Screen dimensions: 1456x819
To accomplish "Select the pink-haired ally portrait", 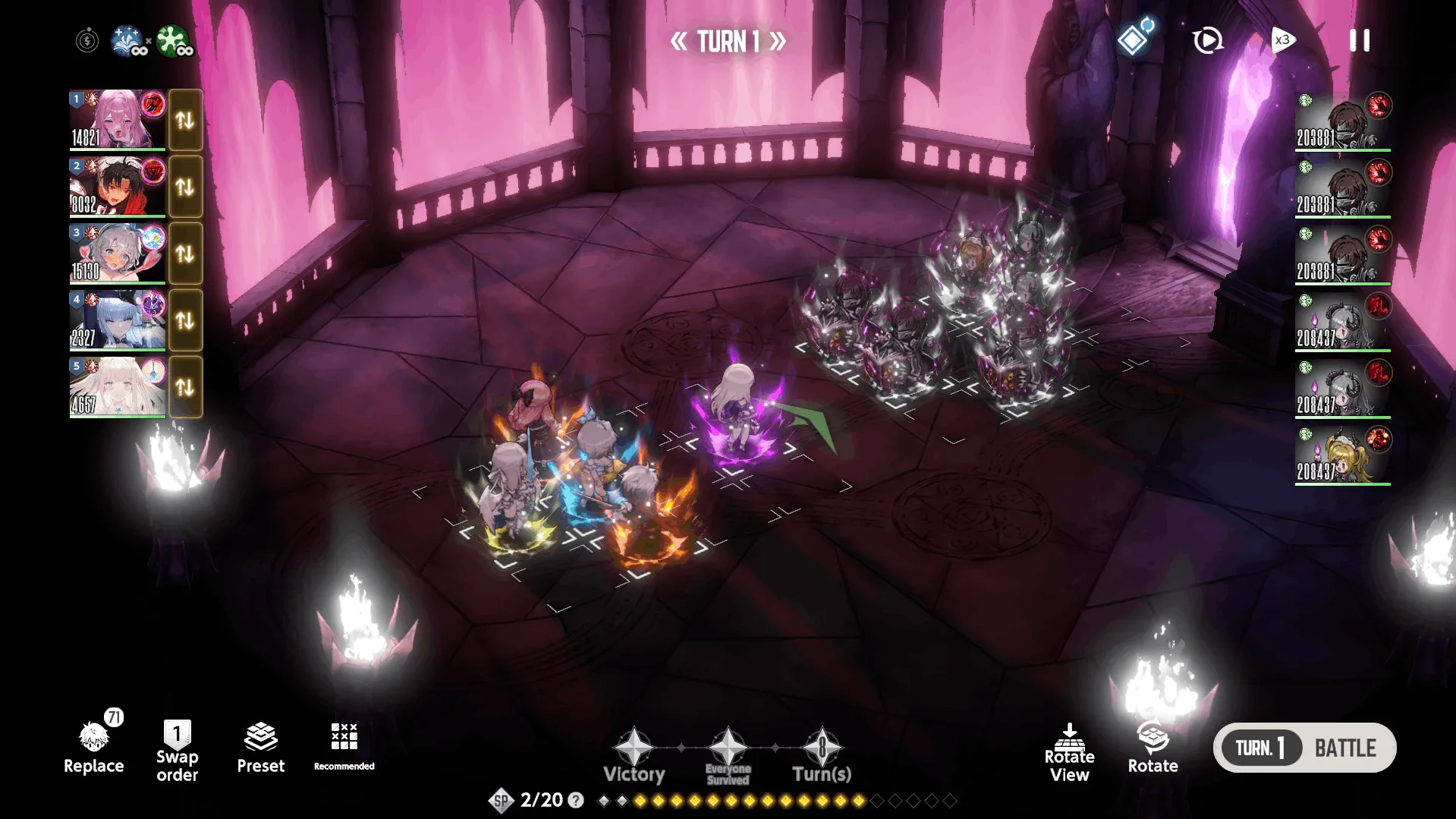I will [118, 119].
